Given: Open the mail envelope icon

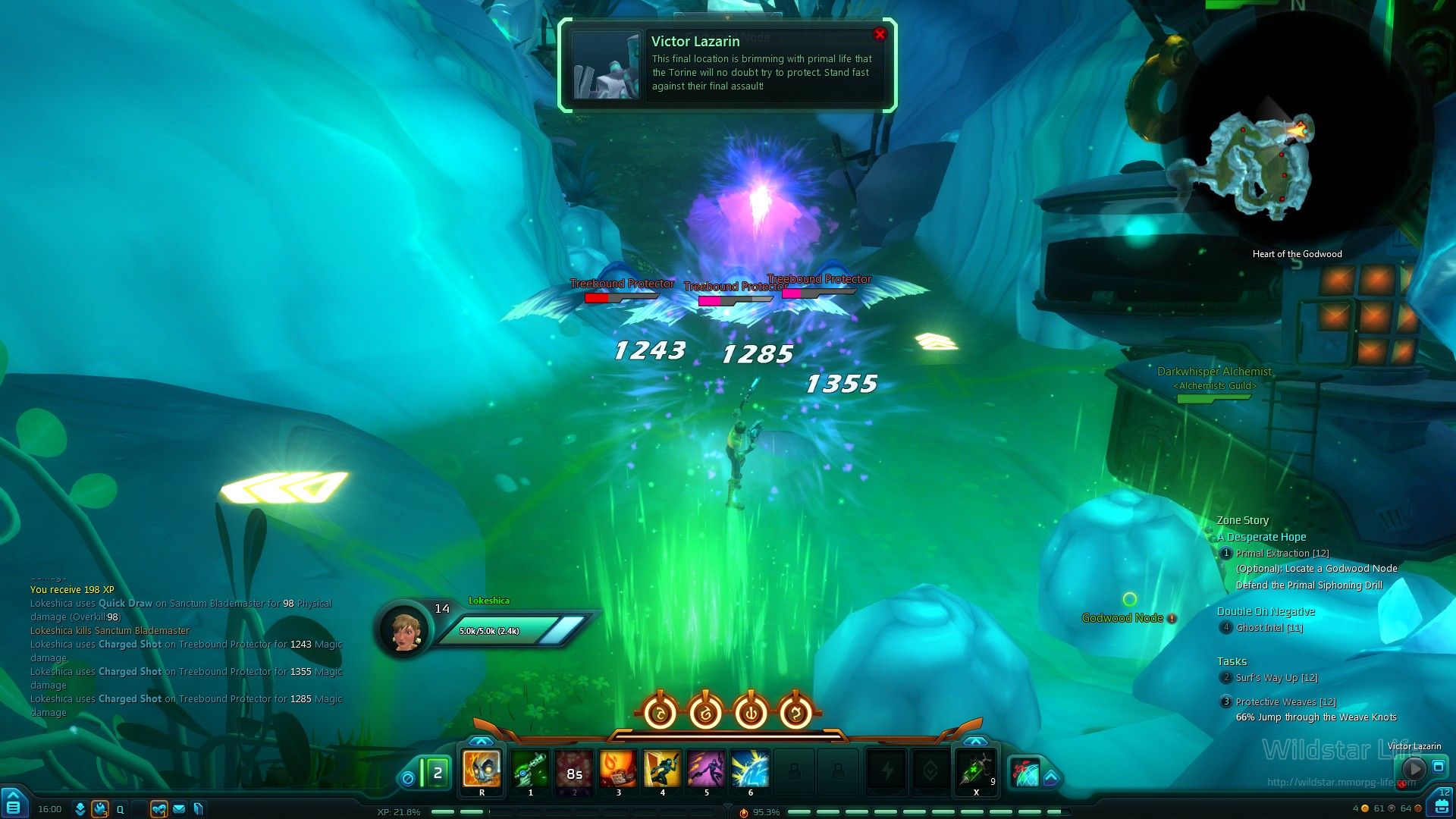Looking at the screenshot, I should (x=179, y=809).
